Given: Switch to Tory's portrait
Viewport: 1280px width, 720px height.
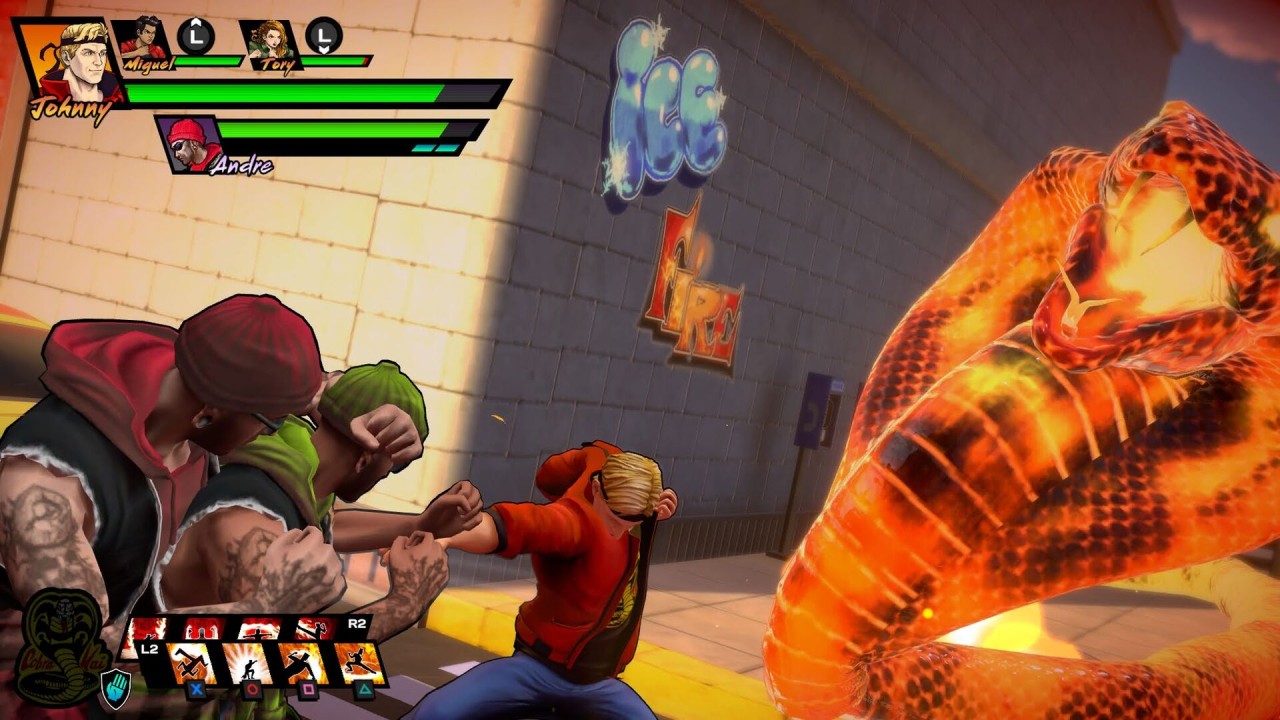Looking at the screenshot, I should coord(268,42).
